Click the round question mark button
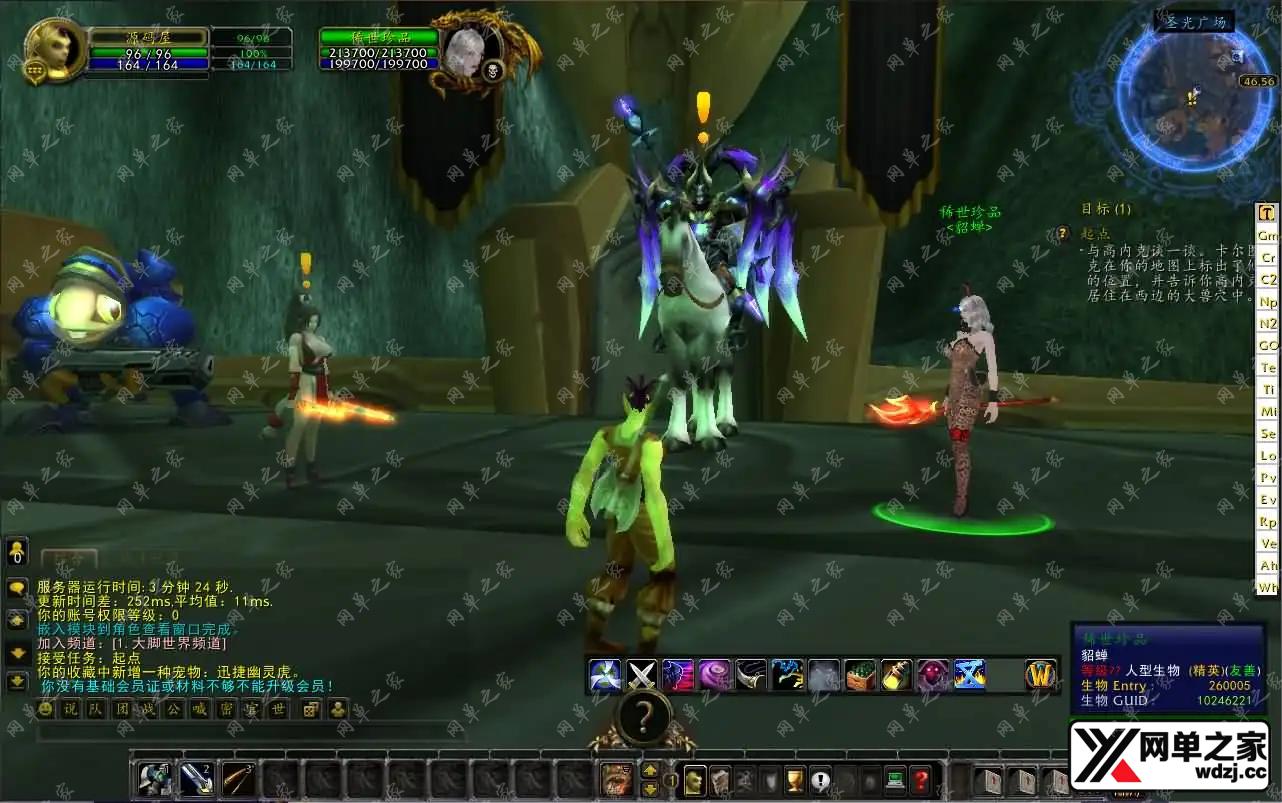 (643, 718)
